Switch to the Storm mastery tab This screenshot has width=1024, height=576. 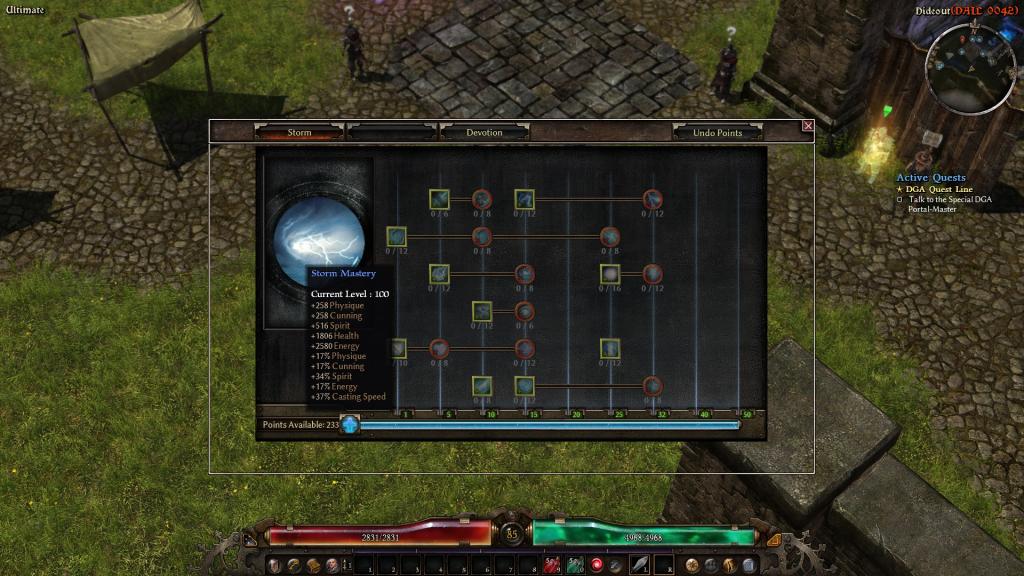300,132
